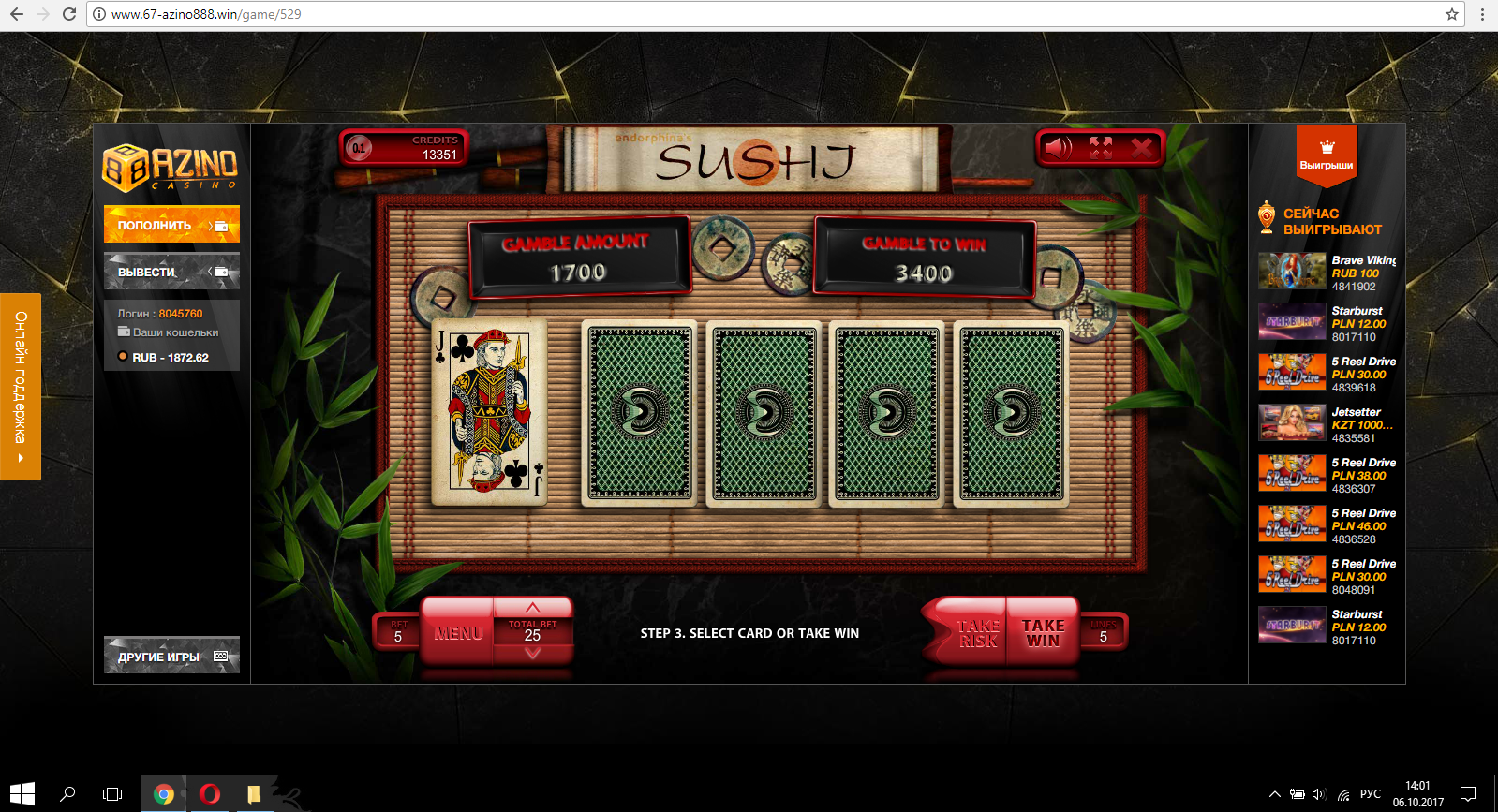Image resolution: width=1498 pixels, height=812 pixels.
Task: Reload the page in the browser
Action: [x=68, y=14]
